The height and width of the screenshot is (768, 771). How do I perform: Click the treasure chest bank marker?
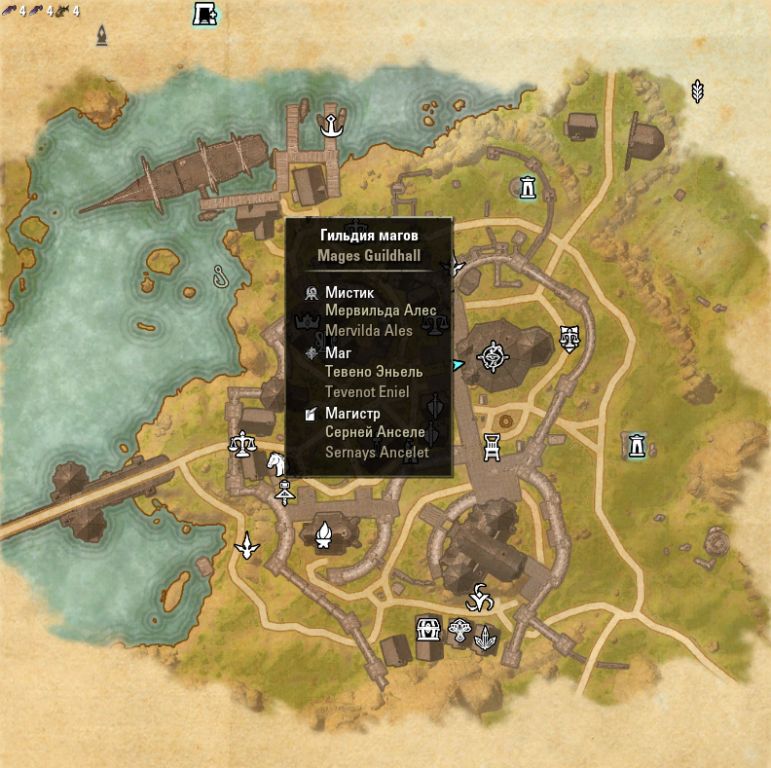[429, 629]
